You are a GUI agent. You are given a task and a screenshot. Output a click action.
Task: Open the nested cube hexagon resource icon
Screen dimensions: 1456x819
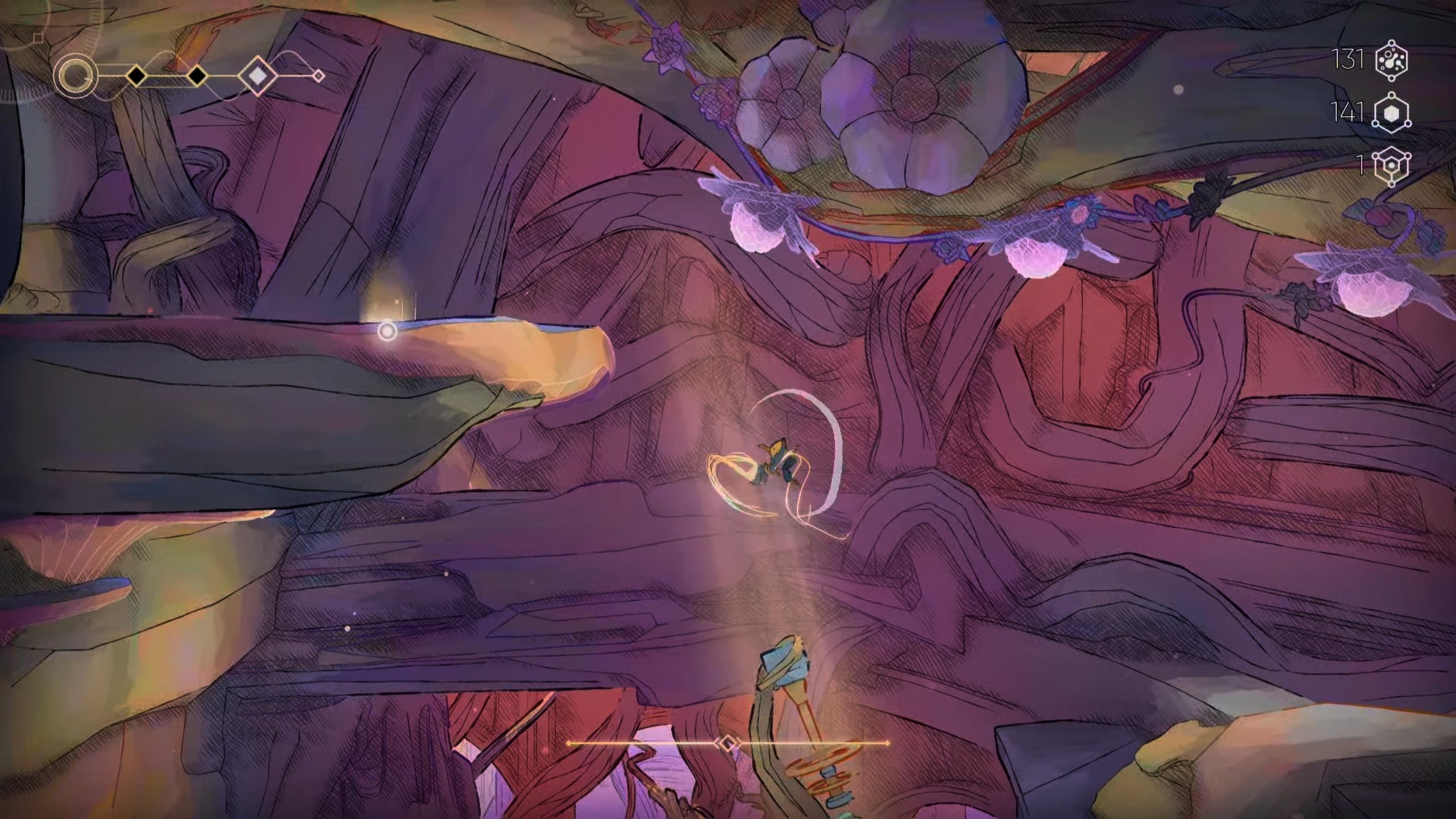(x=1391, y=165)
